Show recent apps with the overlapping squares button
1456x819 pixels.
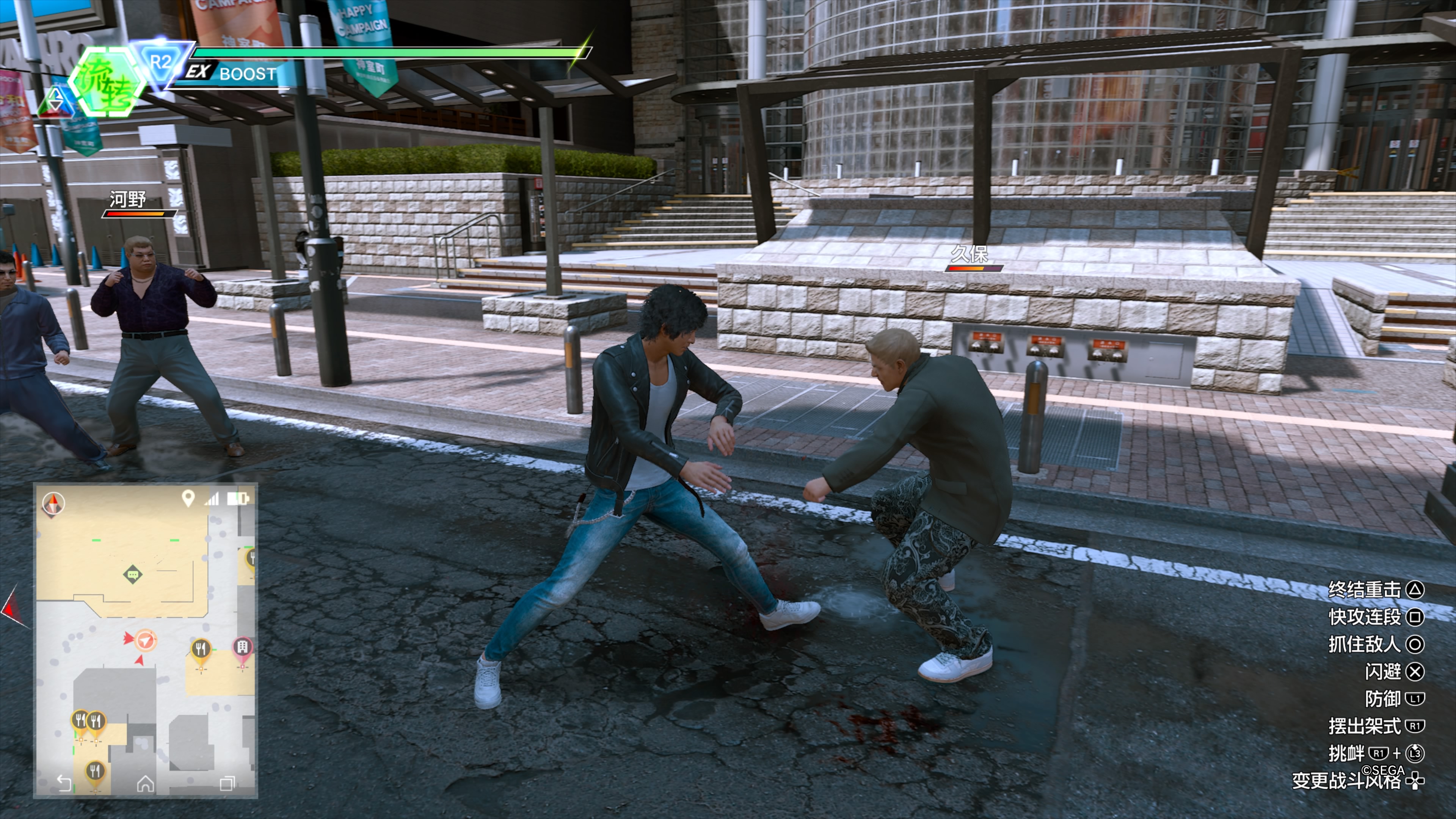coord(227,783)
